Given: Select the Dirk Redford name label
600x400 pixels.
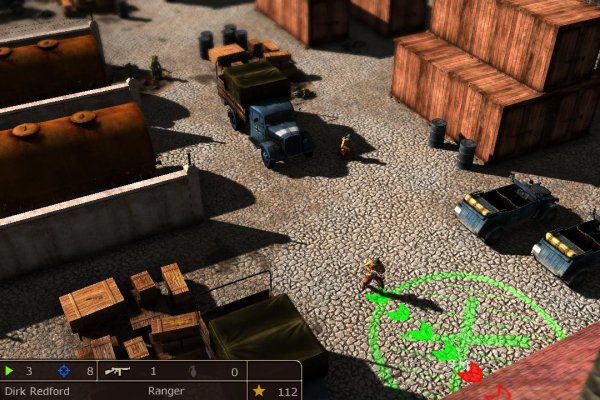Looking at the screenshot, I should [x=37, y=391].
